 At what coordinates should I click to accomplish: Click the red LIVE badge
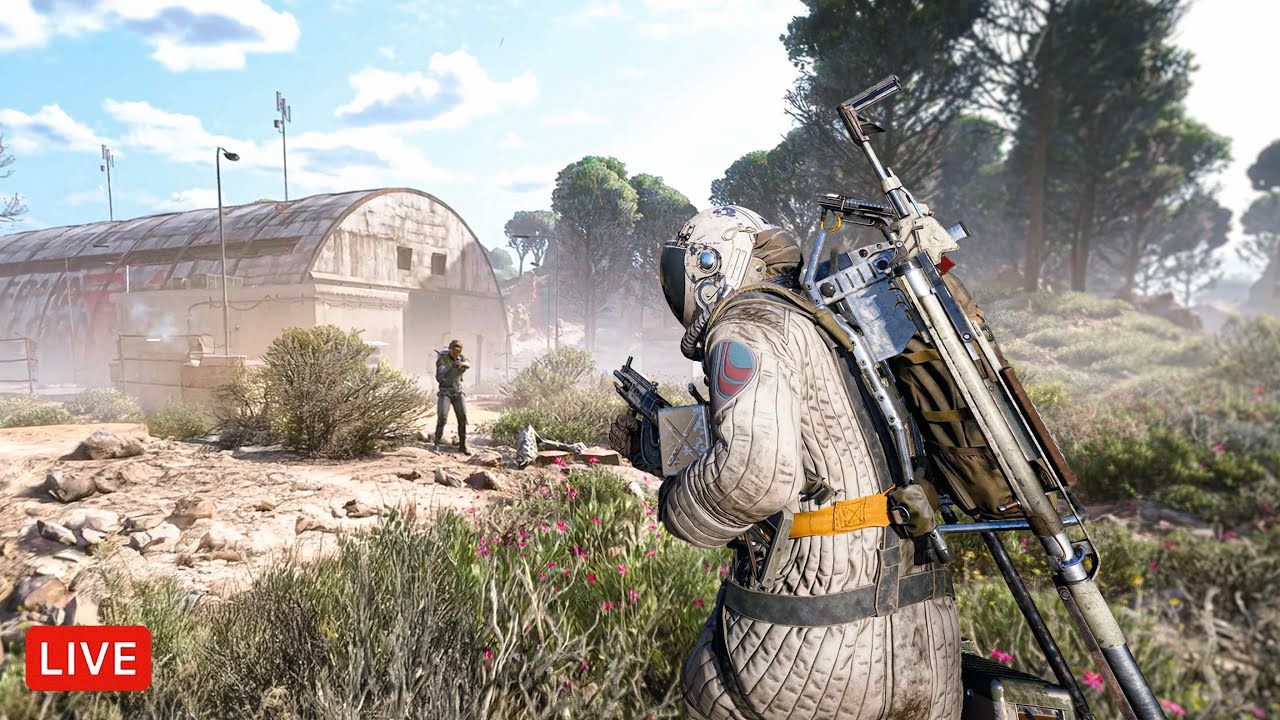tap(88, 658)
